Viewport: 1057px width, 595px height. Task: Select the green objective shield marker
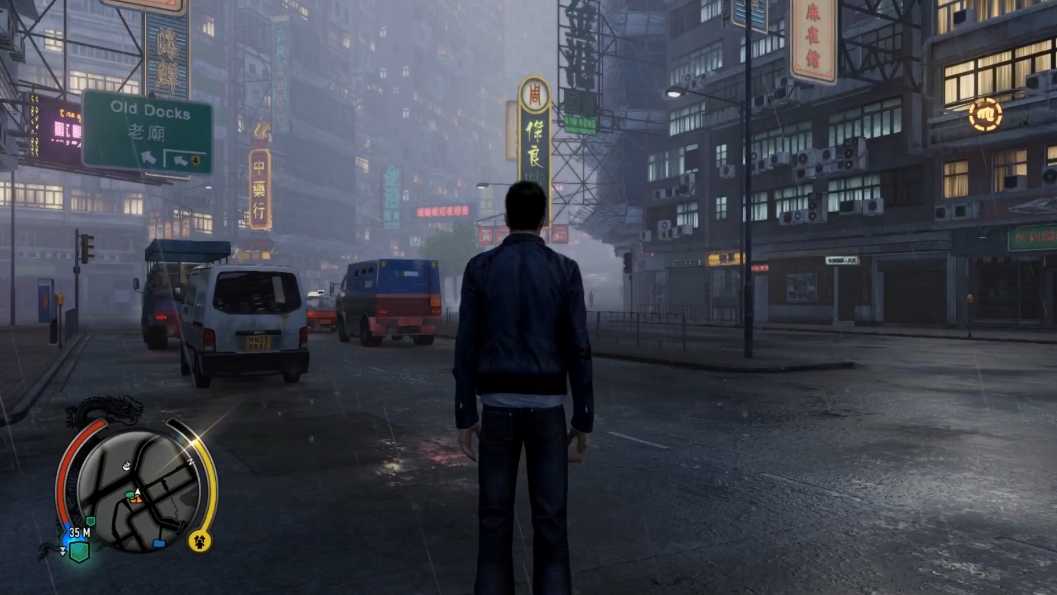click(79, 550)
